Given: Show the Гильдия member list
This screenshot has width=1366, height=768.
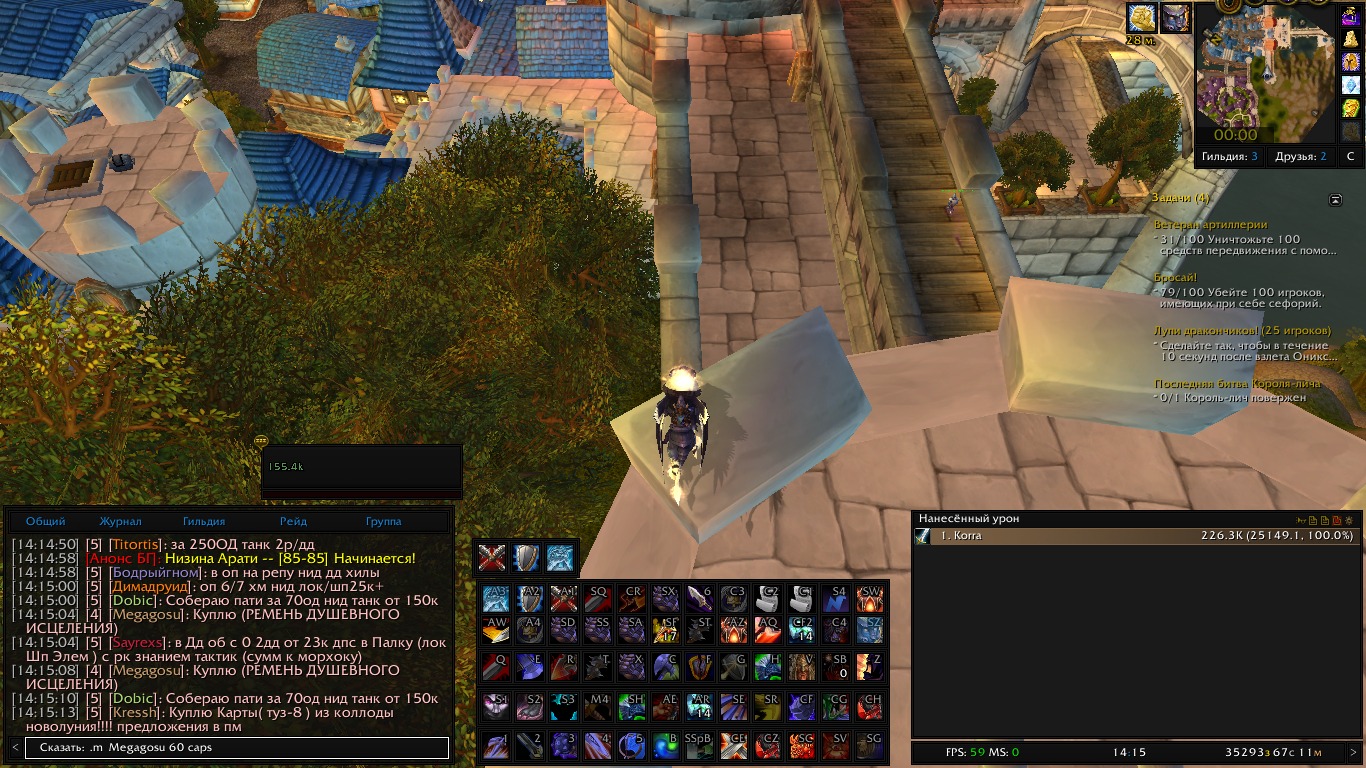Looking at the screenshot, I should pyautogui.click(x=1230, y=157).
